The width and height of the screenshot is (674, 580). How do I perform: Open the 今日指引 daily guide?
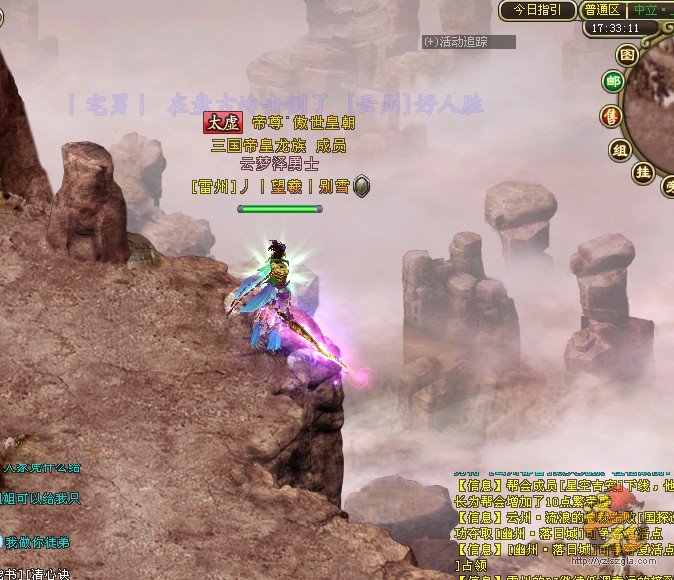(538, 10)
